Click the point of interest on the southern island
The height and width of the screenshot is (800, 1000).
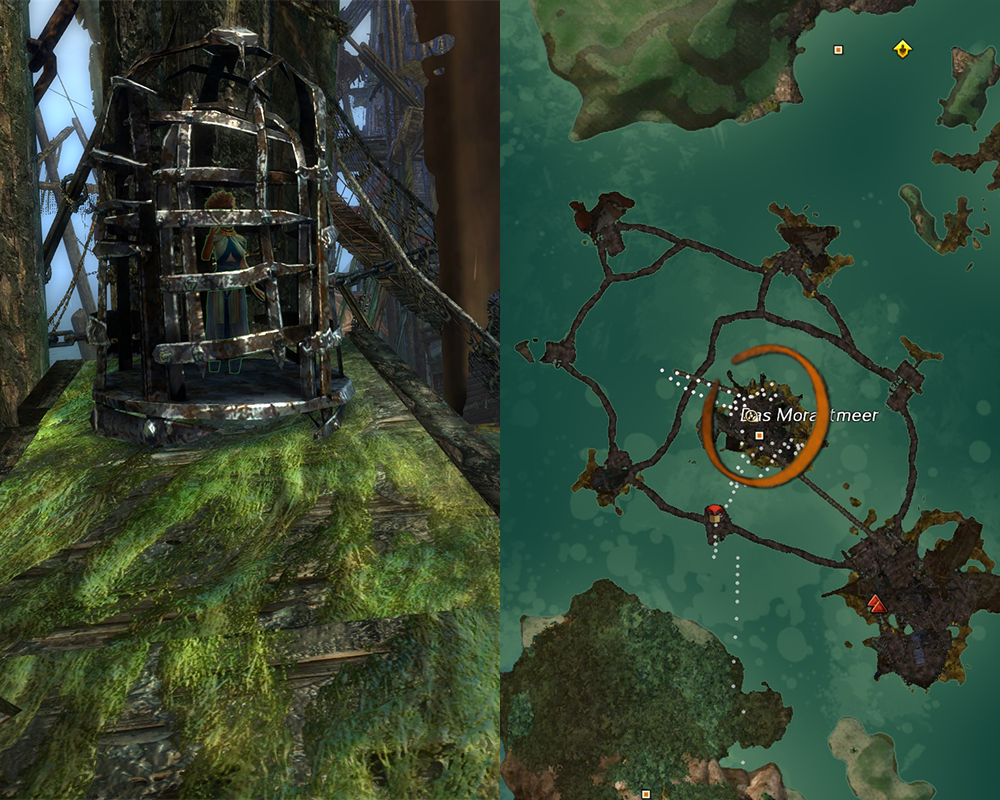pyautogui.click(x=645, y=793)
